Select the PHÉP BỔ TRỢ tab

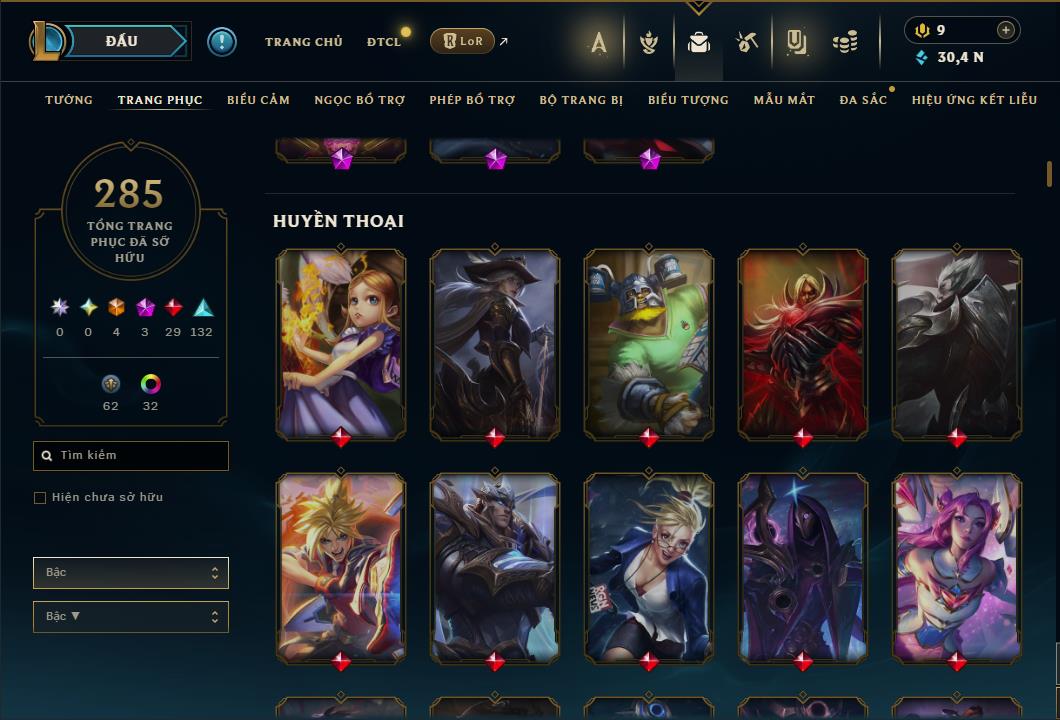472,100
